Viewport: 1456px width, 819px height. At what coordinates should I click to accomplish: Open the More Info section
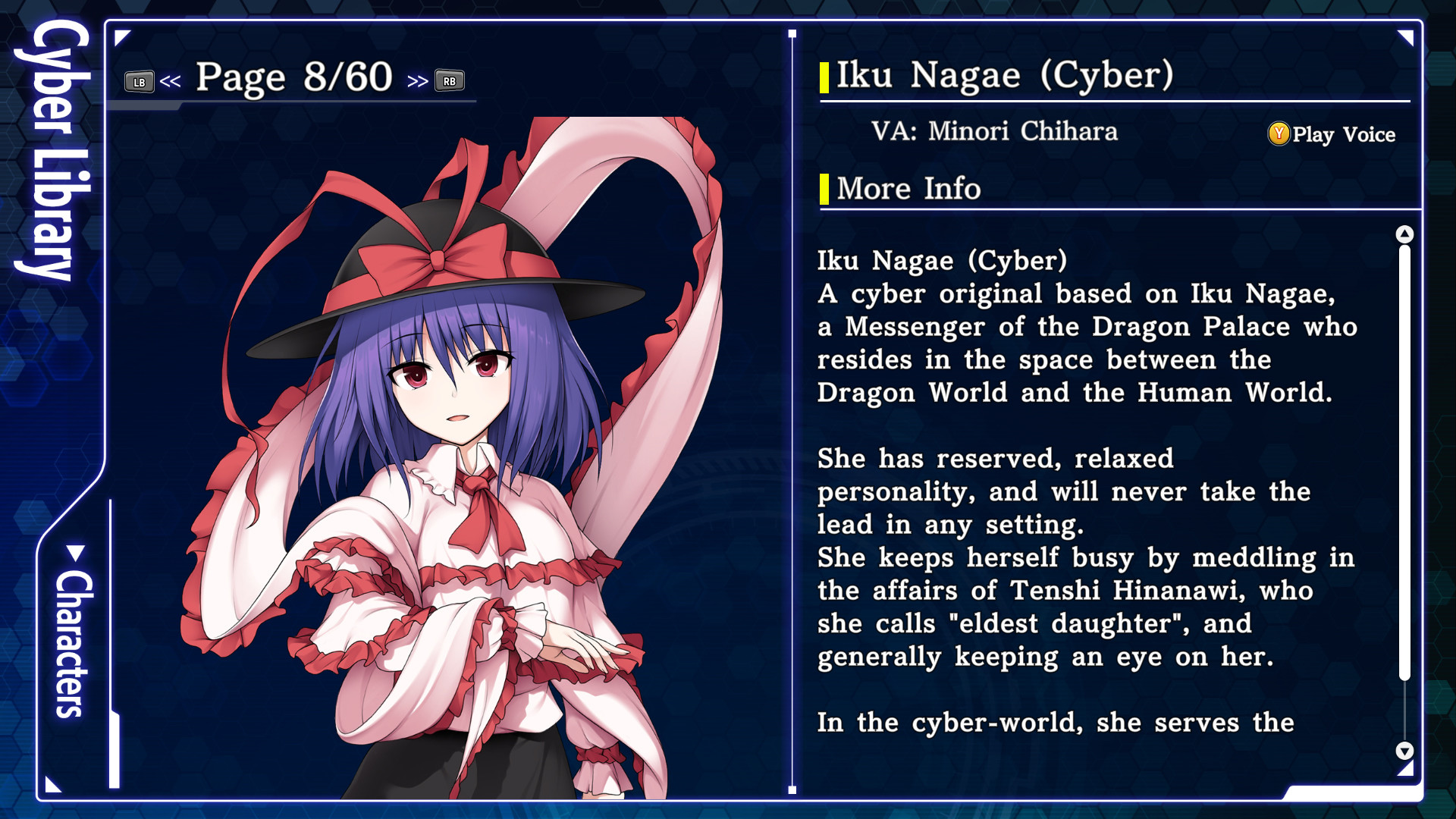pyautogui.click(x=907, y=188)
